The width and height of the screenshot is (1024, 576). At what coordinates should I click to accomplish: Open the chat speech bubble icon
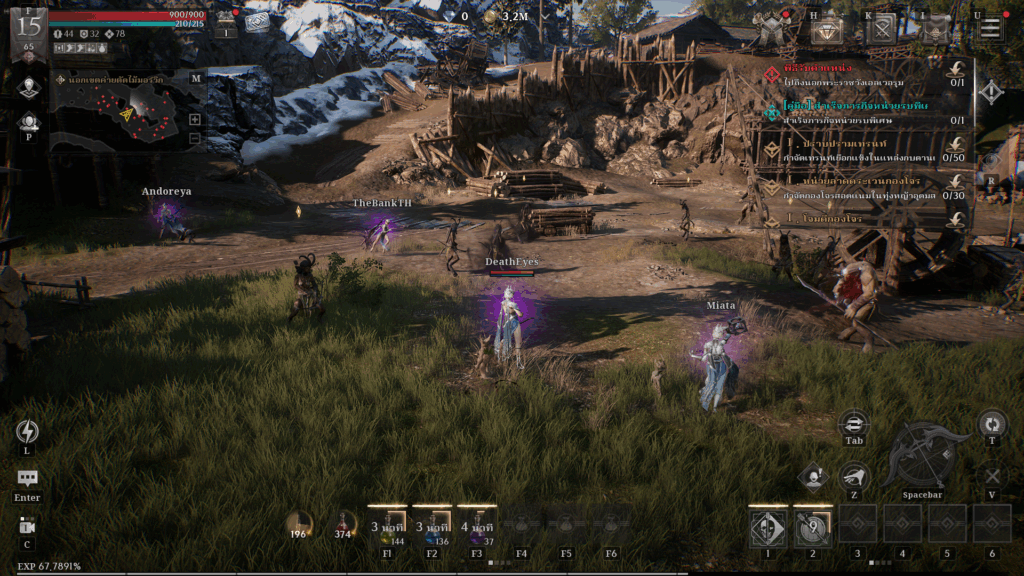pyautogui.click(x=27, y=479)
